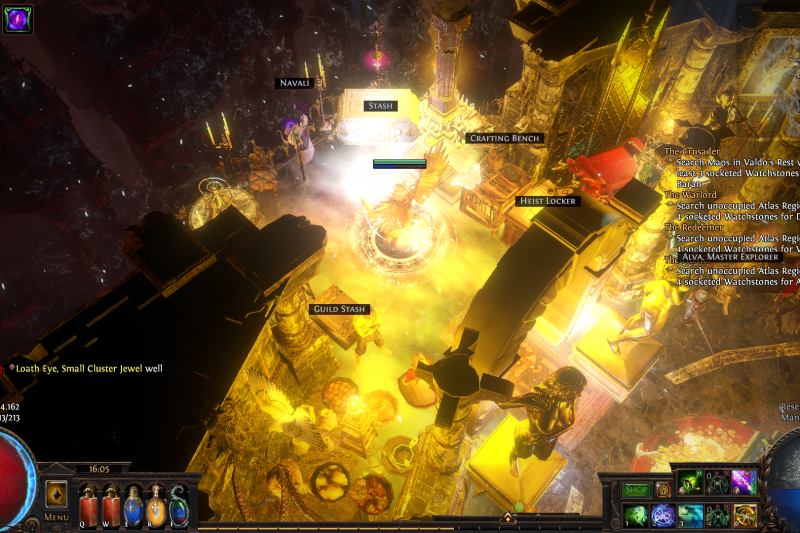This screenshot has width=800, height=533.
Task: Open the green Shop button
Action: click(x=637, y=490)
